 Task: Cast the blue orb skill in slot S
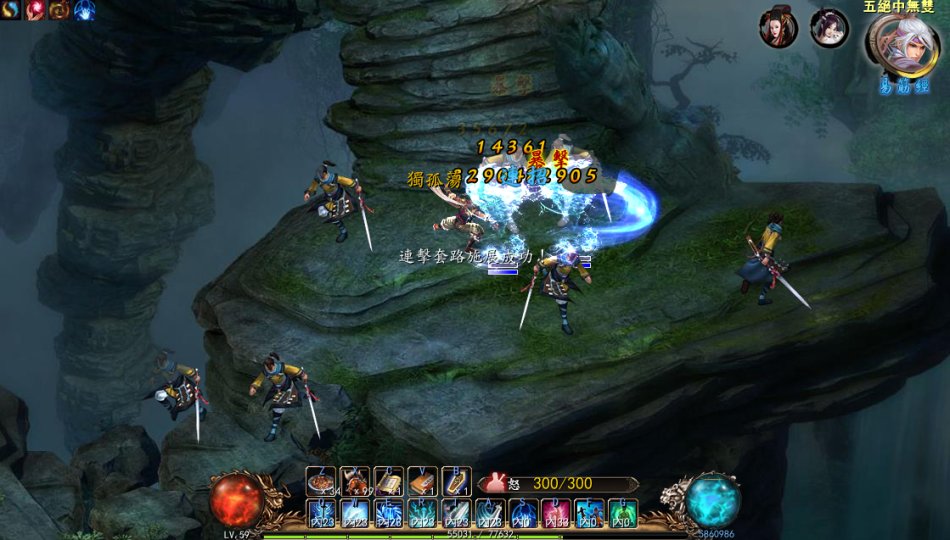[523, 515]
